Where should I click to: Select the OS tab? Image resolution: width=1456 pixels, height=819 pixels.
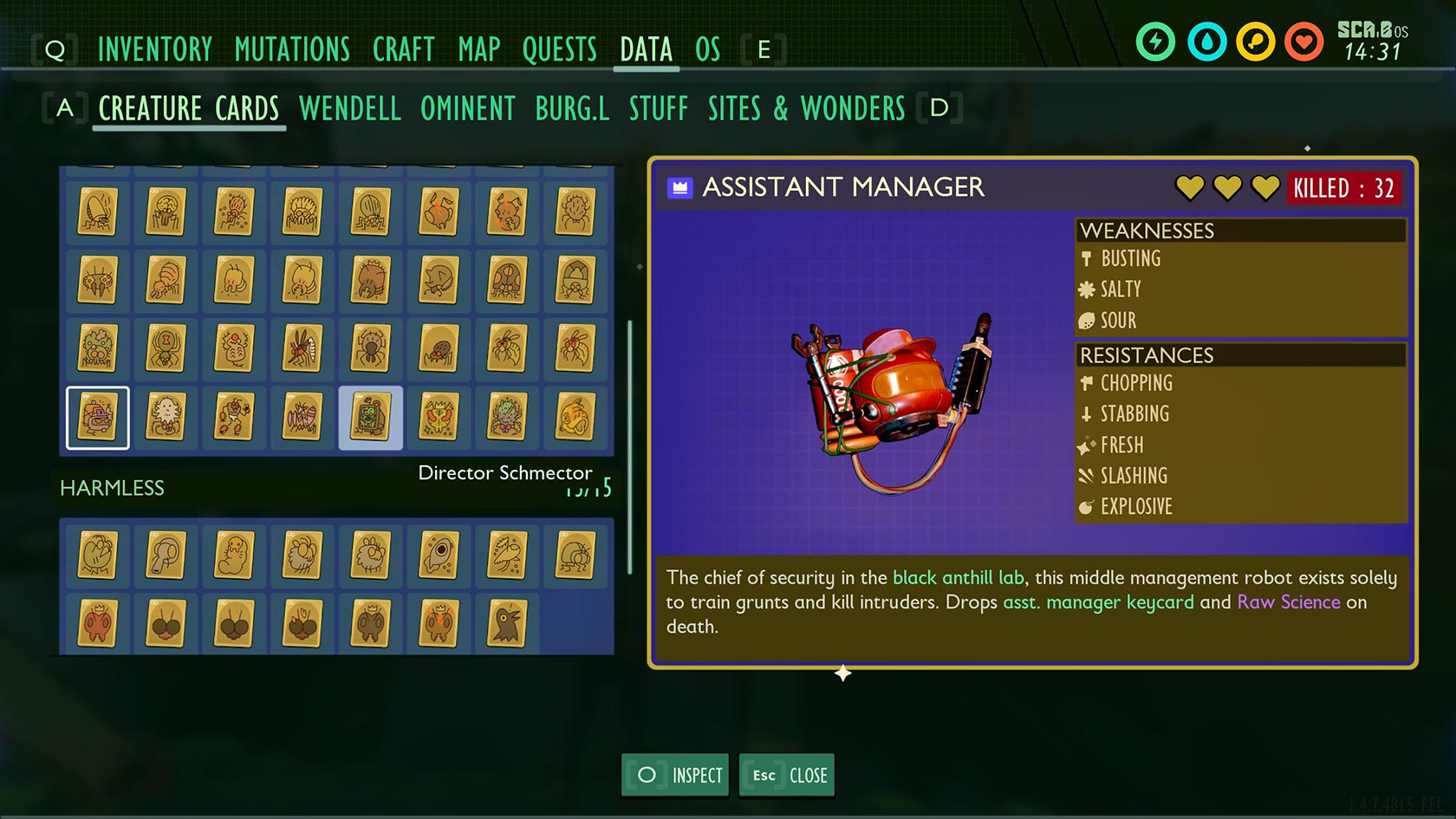pyautogui.click(x=707, y=49)
